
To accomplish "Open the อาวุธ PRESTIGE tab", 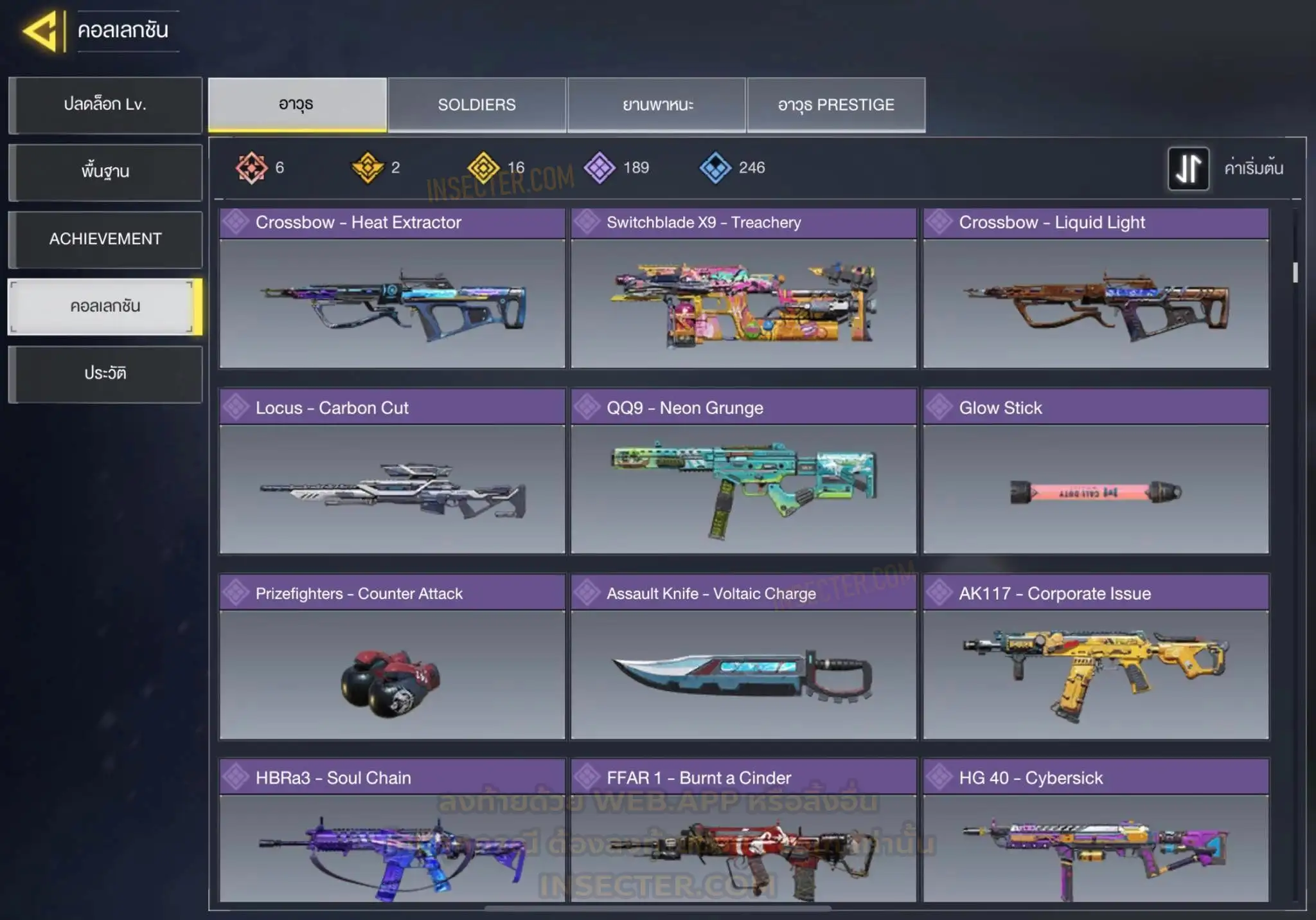I will click(x=836, y=105).
